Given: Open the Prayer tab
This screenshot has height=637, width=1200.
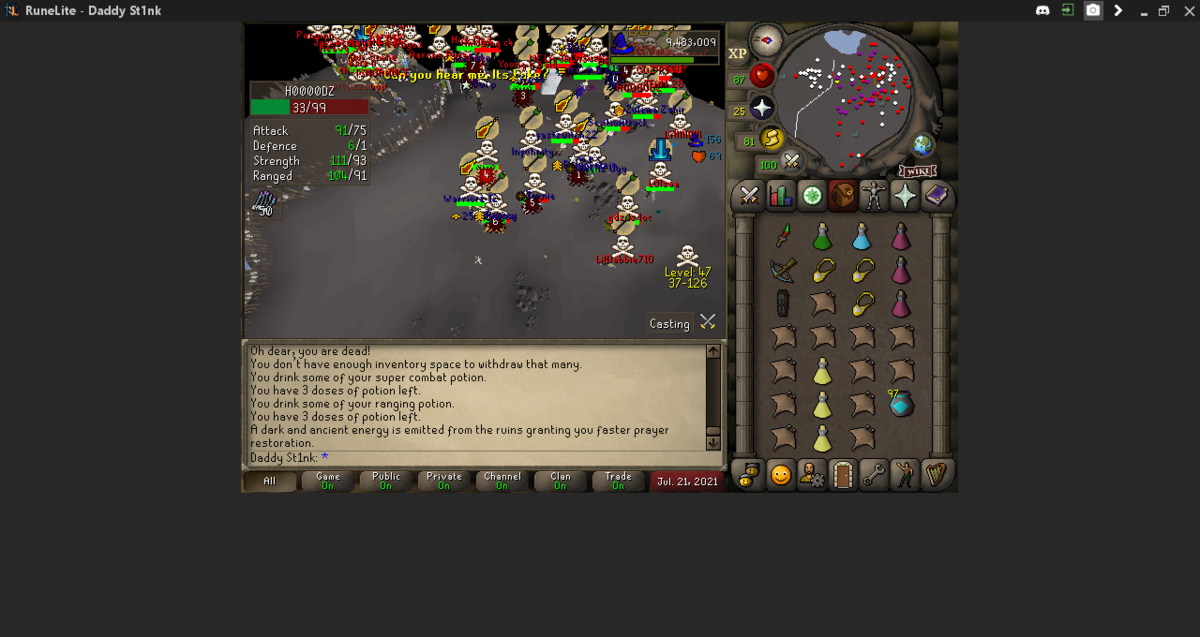Looking at the screenshot, I should 905,197.
